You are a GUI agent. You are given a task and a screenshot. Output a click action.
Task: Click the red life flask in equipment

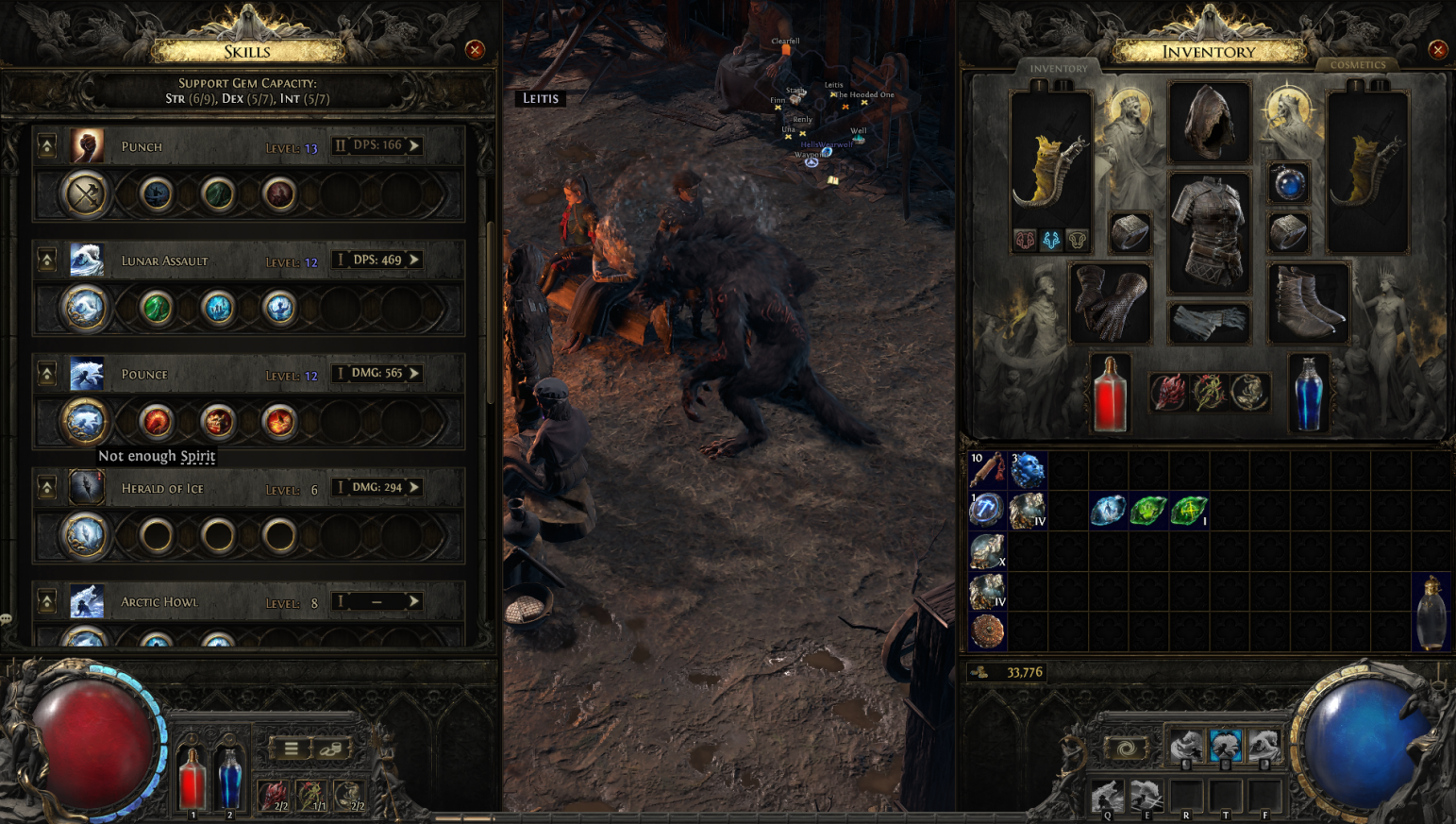coord(1110,394)
